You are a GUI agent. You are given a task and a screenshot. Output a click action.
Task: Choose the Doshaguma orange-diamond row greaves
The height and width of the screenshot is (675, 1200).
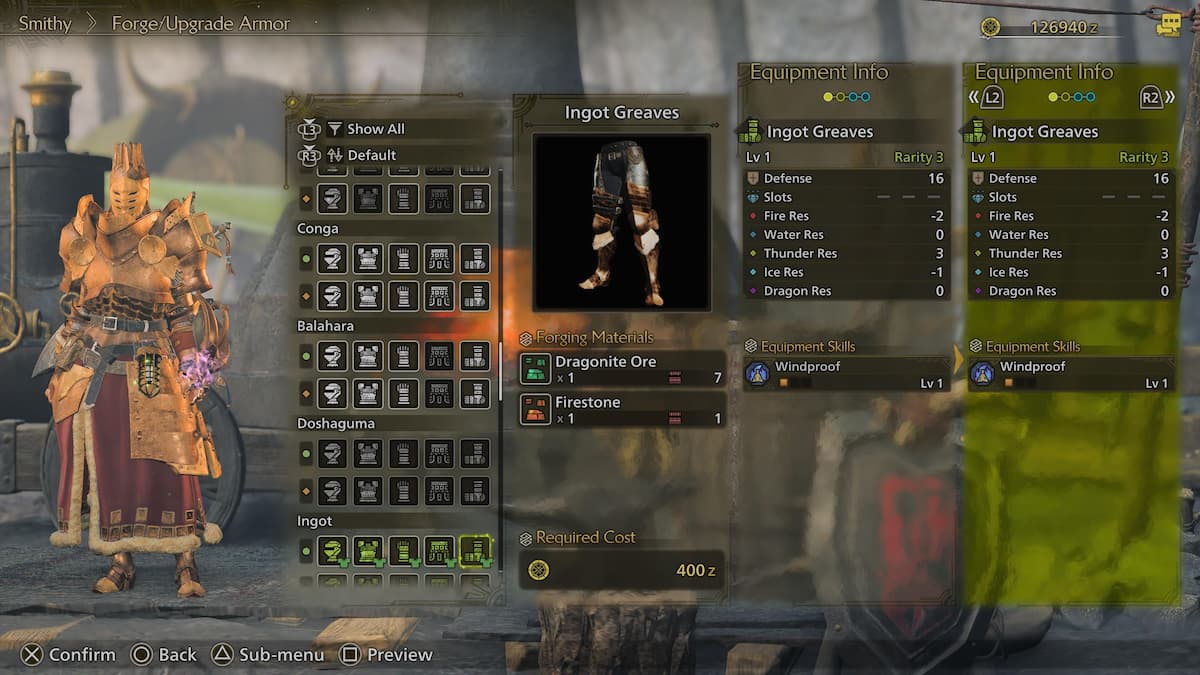point(474,491)
